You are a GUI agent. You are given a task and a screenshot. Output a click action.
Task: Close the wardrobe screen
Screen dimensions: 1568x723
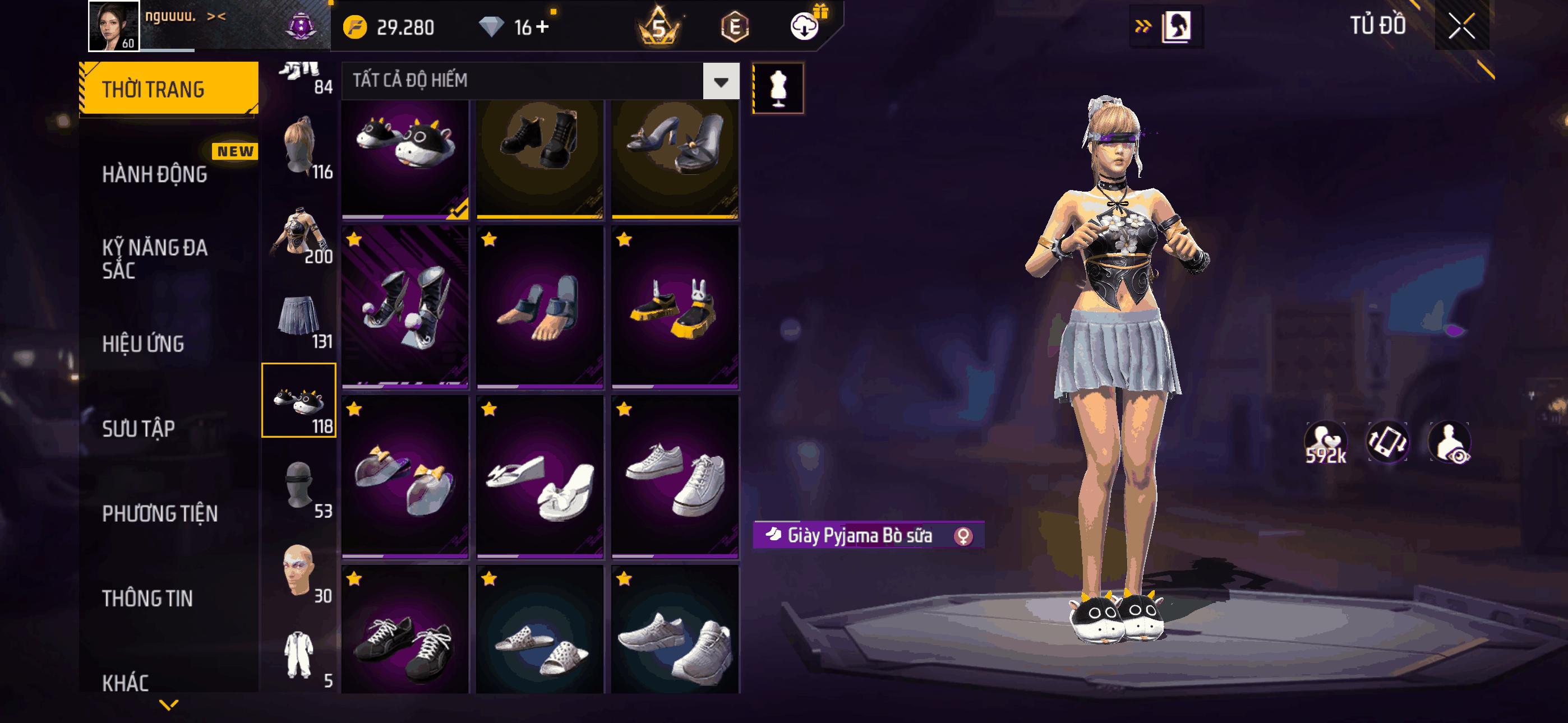1461,26
